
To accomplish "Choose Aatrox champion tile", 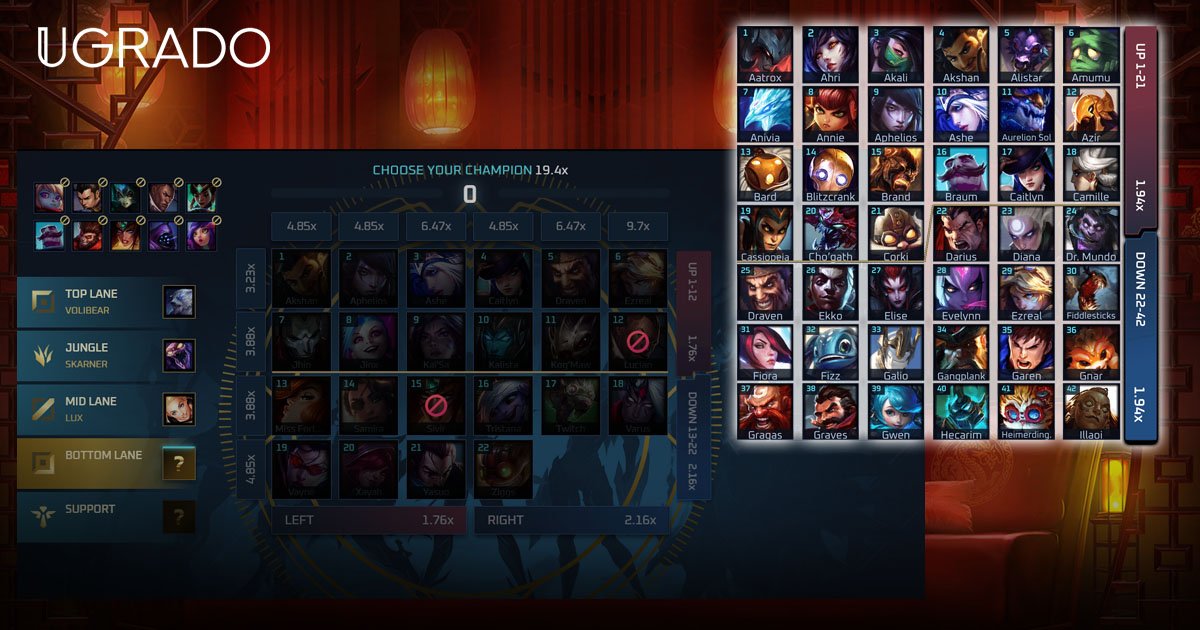I will [x=765, y=55].
